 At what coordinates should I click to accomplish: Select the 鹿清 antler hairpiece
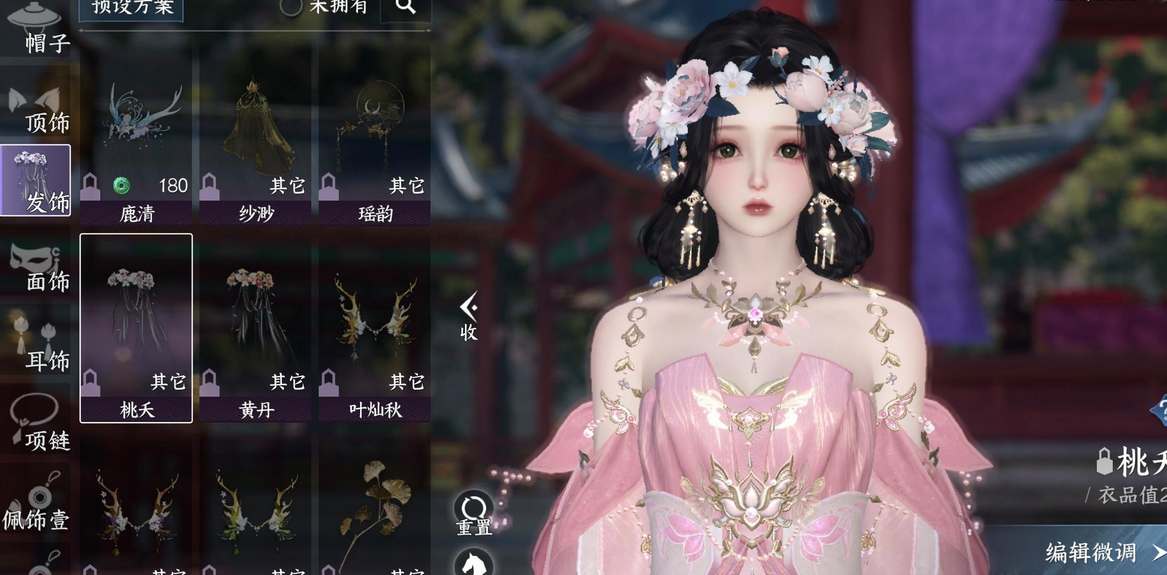136,150
